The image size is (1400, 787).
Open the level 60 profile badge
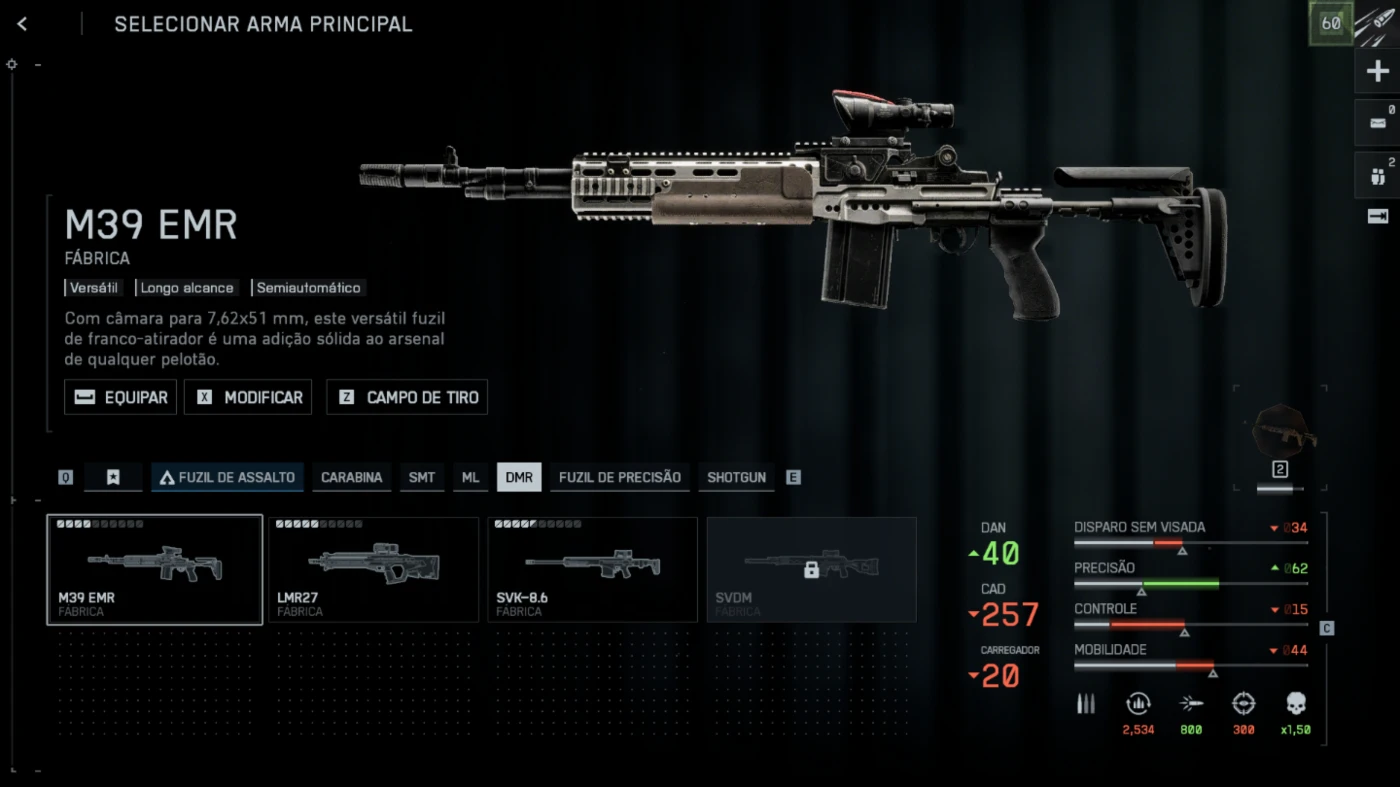pos(1331,23)
